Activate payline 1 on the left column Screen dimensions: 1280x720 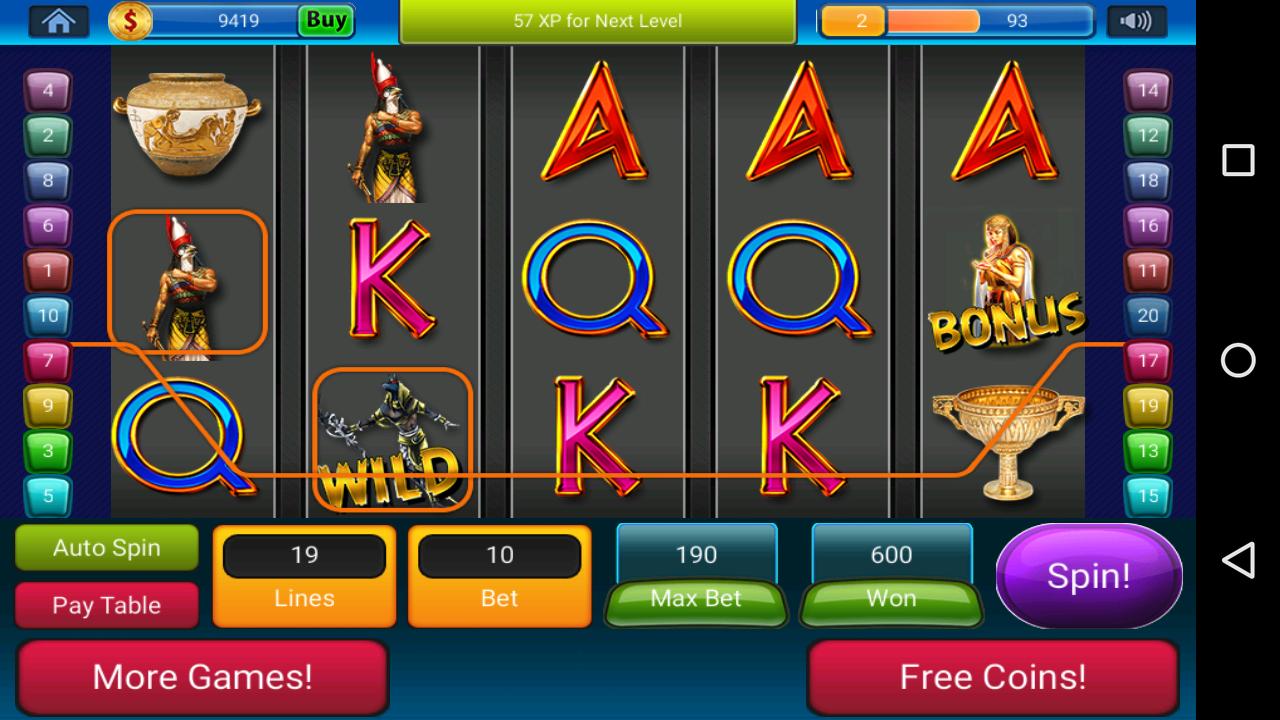(x=48, y=270)
